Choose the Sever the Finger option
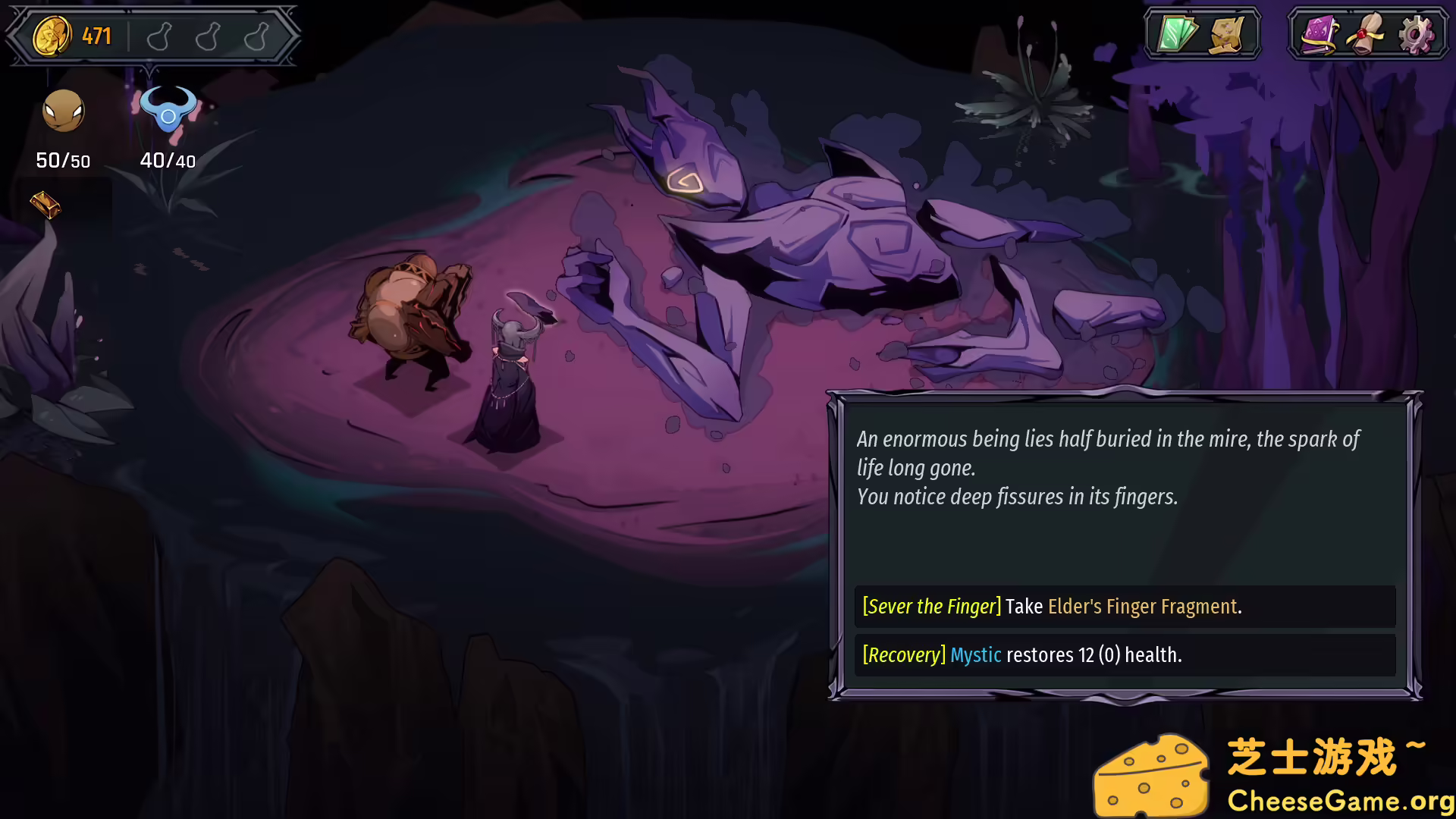 click(x=1124, y=607)
